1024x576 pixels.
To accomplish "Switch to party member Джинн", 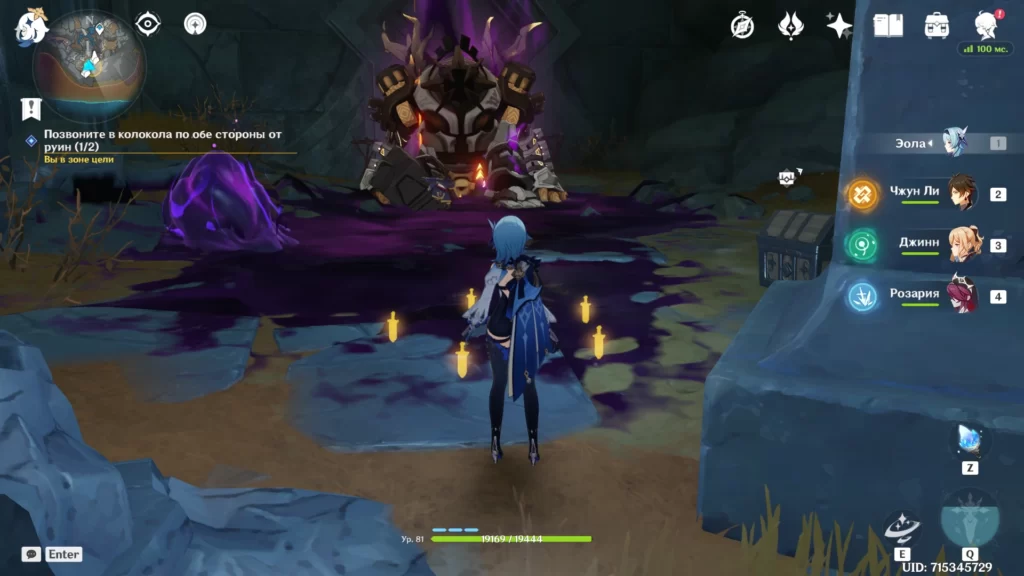I will click(961, 245).
